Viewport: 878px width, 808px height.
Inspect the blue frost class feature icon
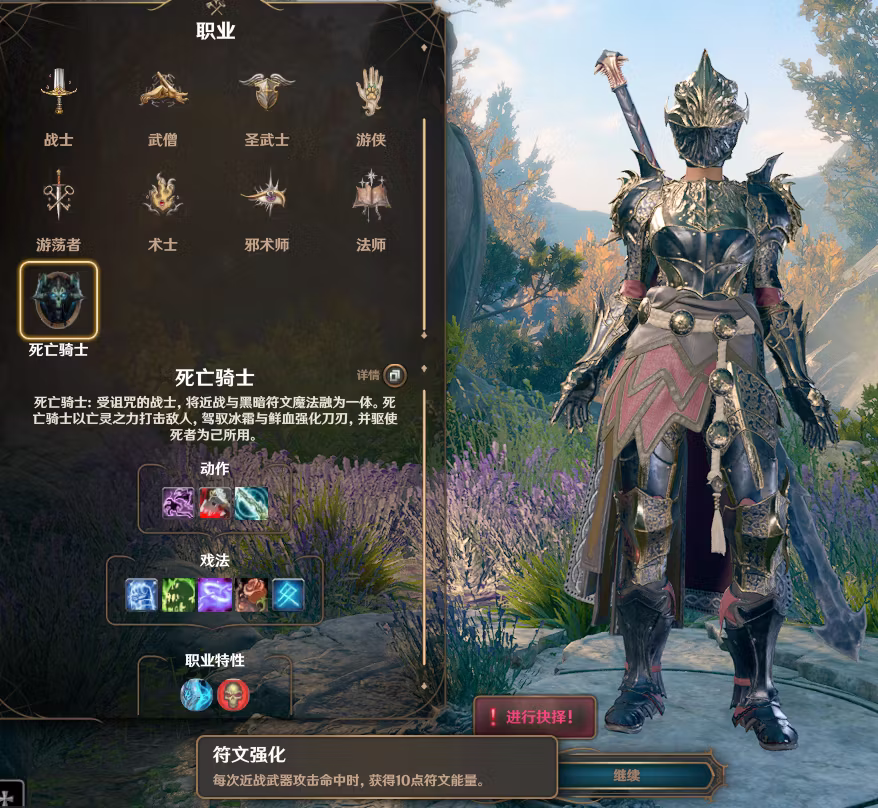pos(197,694)
